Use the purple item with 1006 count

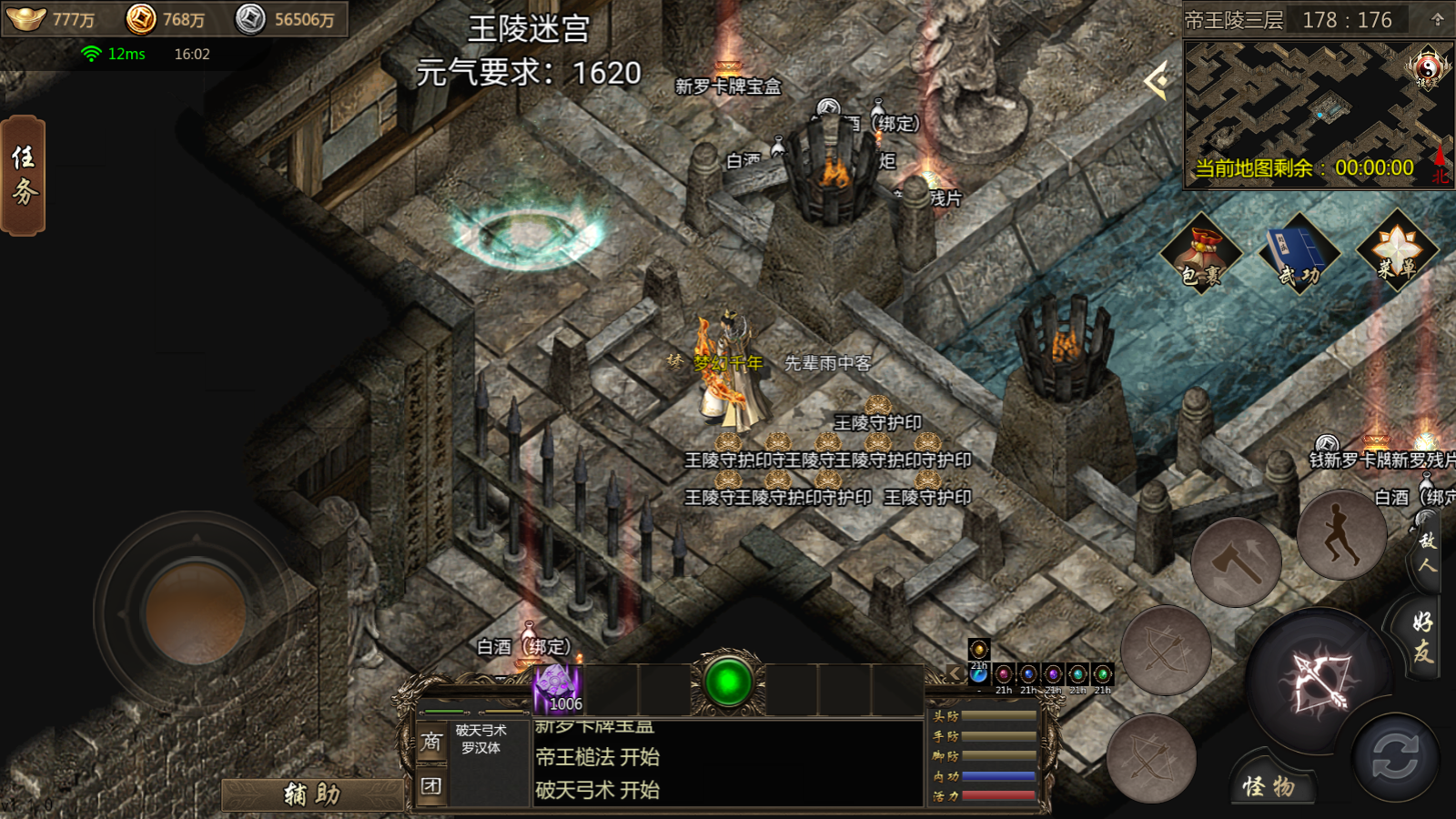[x=557, y=689]
